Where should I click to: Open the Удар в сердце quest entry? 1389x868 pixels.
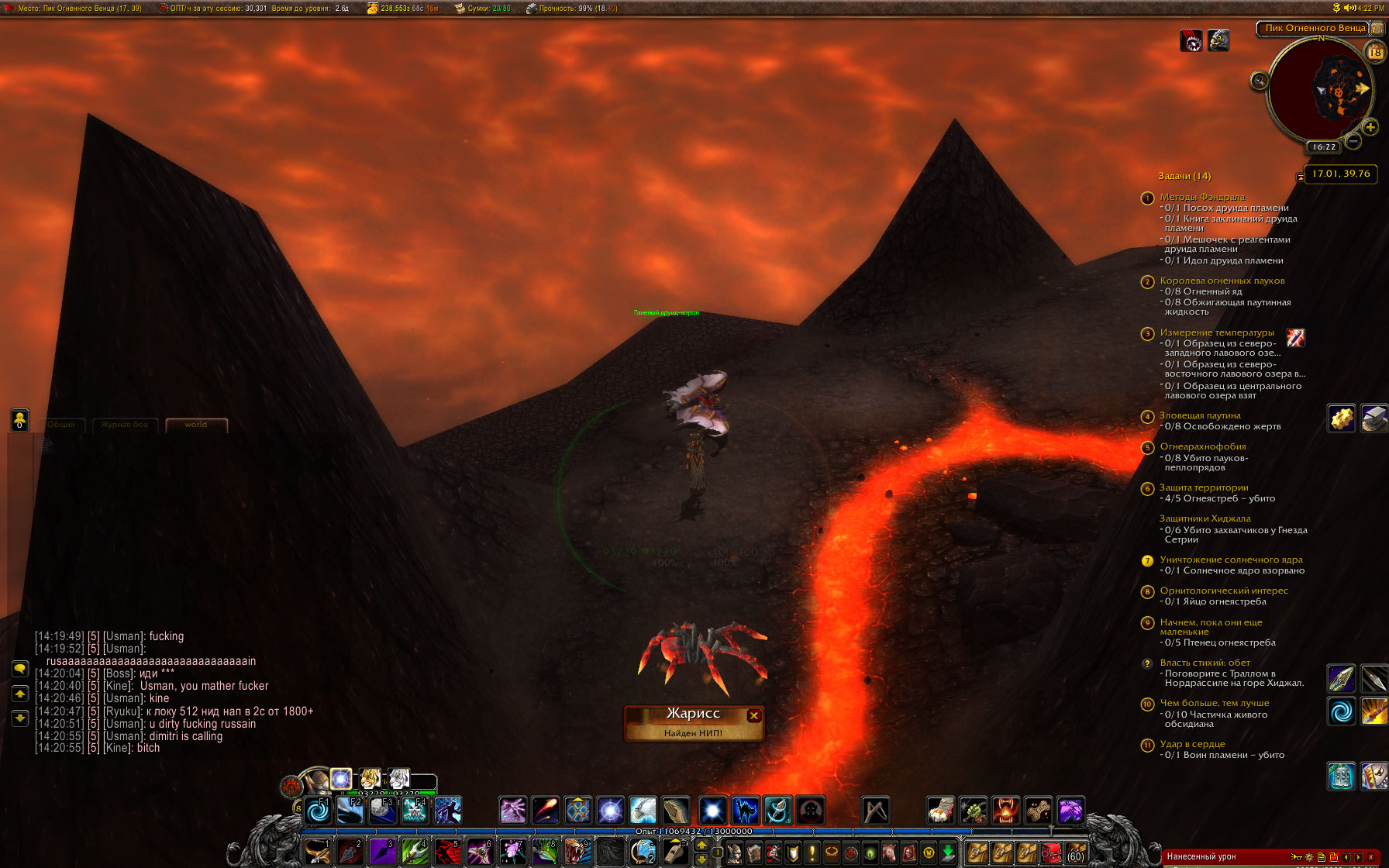pos(1192,744)
